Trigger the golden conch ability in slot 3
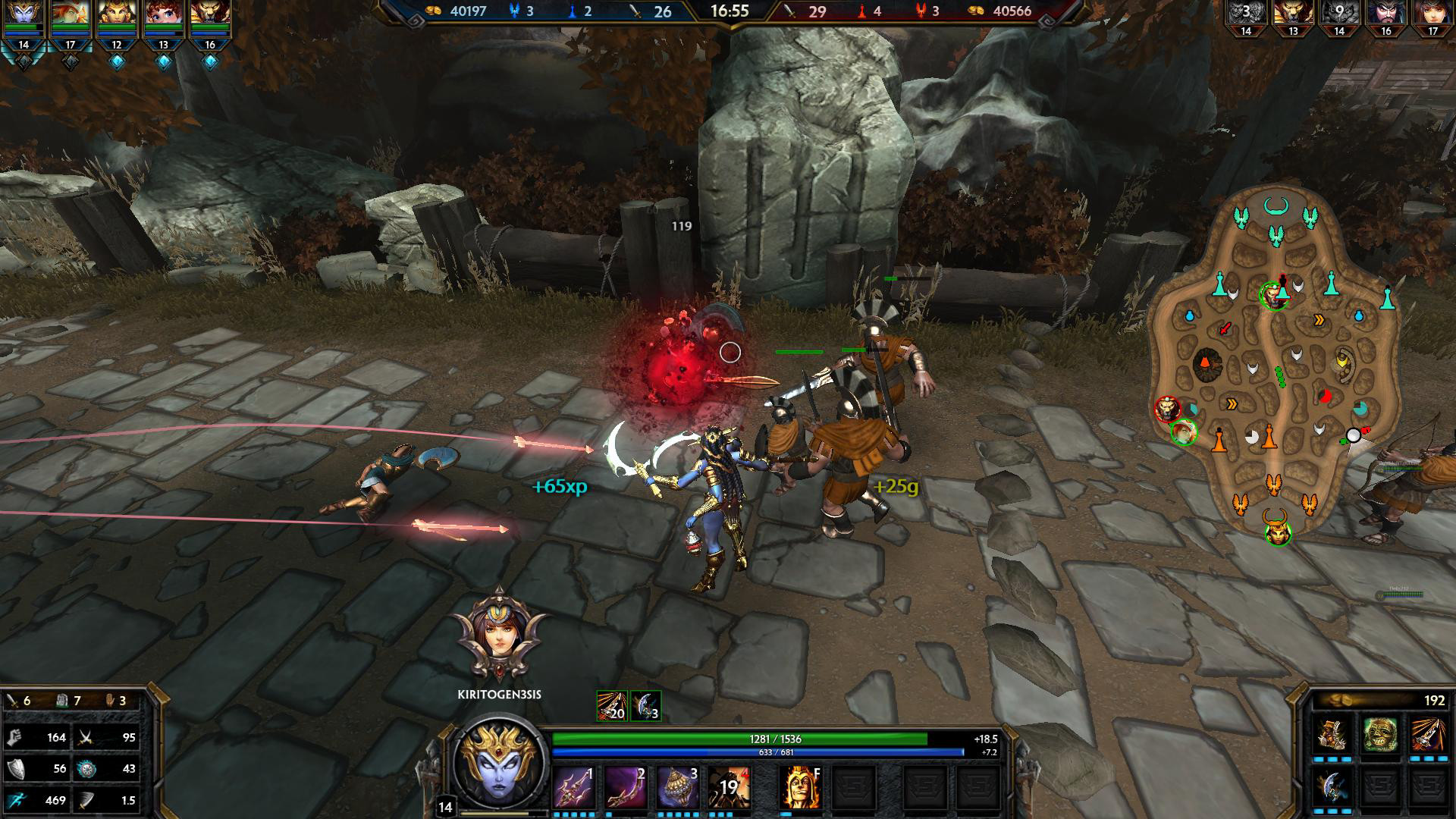The height and width of the screenshot is (819, 1456). pos(678,787)
